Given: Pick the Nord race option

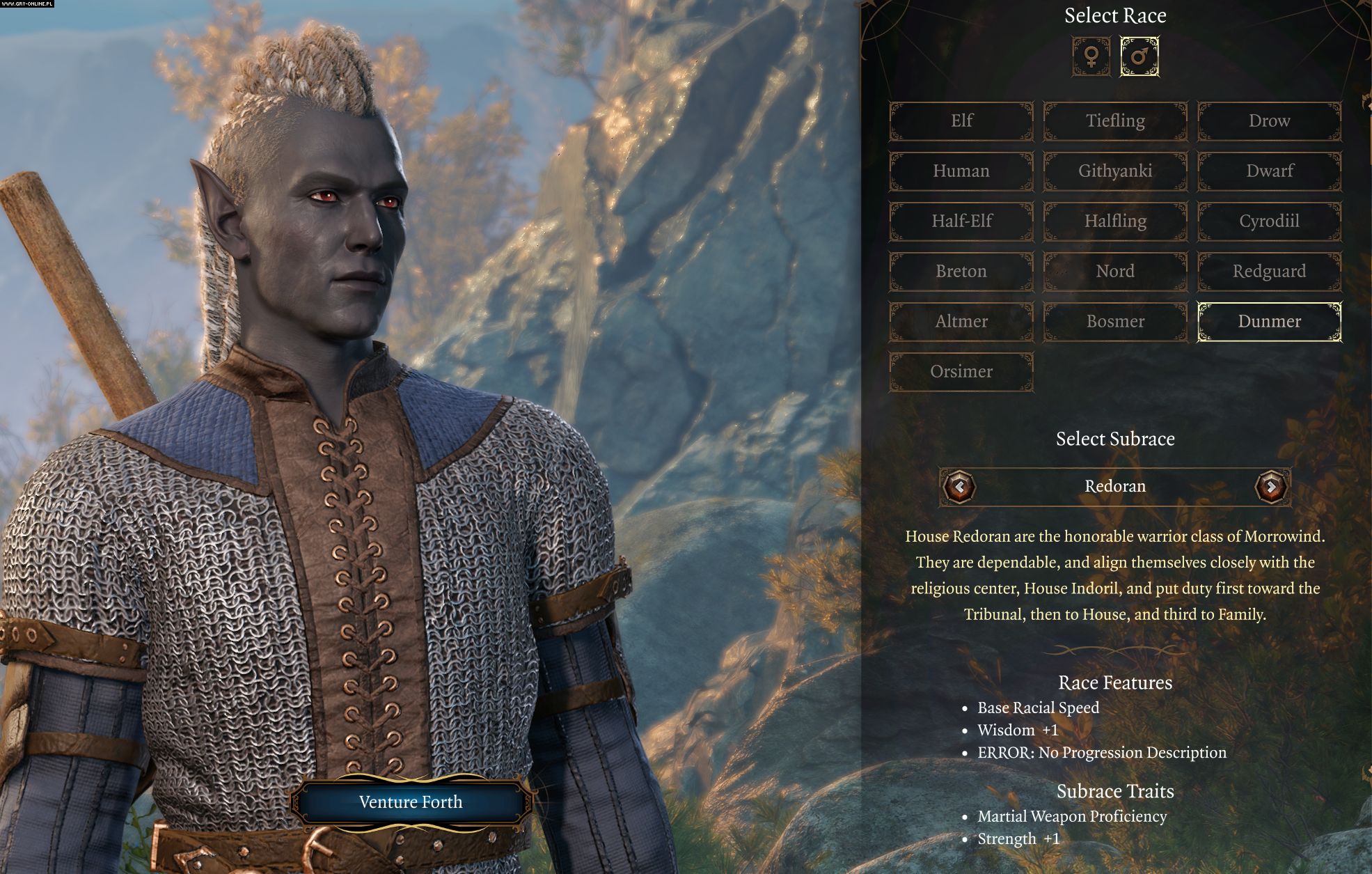Looking at the screenshot, I should [1115, 272].
